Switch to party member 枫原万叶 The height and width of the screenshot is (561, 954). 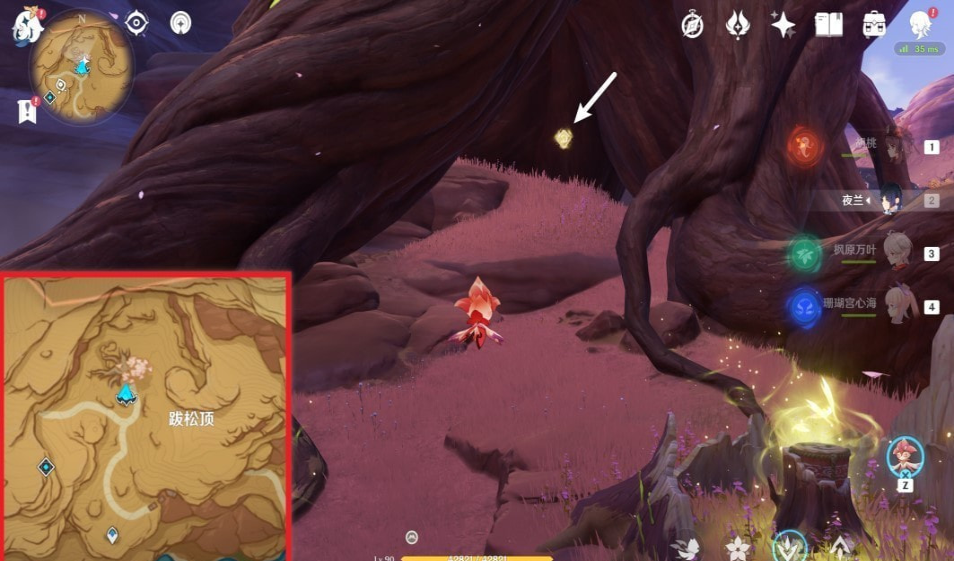[898, 253]
